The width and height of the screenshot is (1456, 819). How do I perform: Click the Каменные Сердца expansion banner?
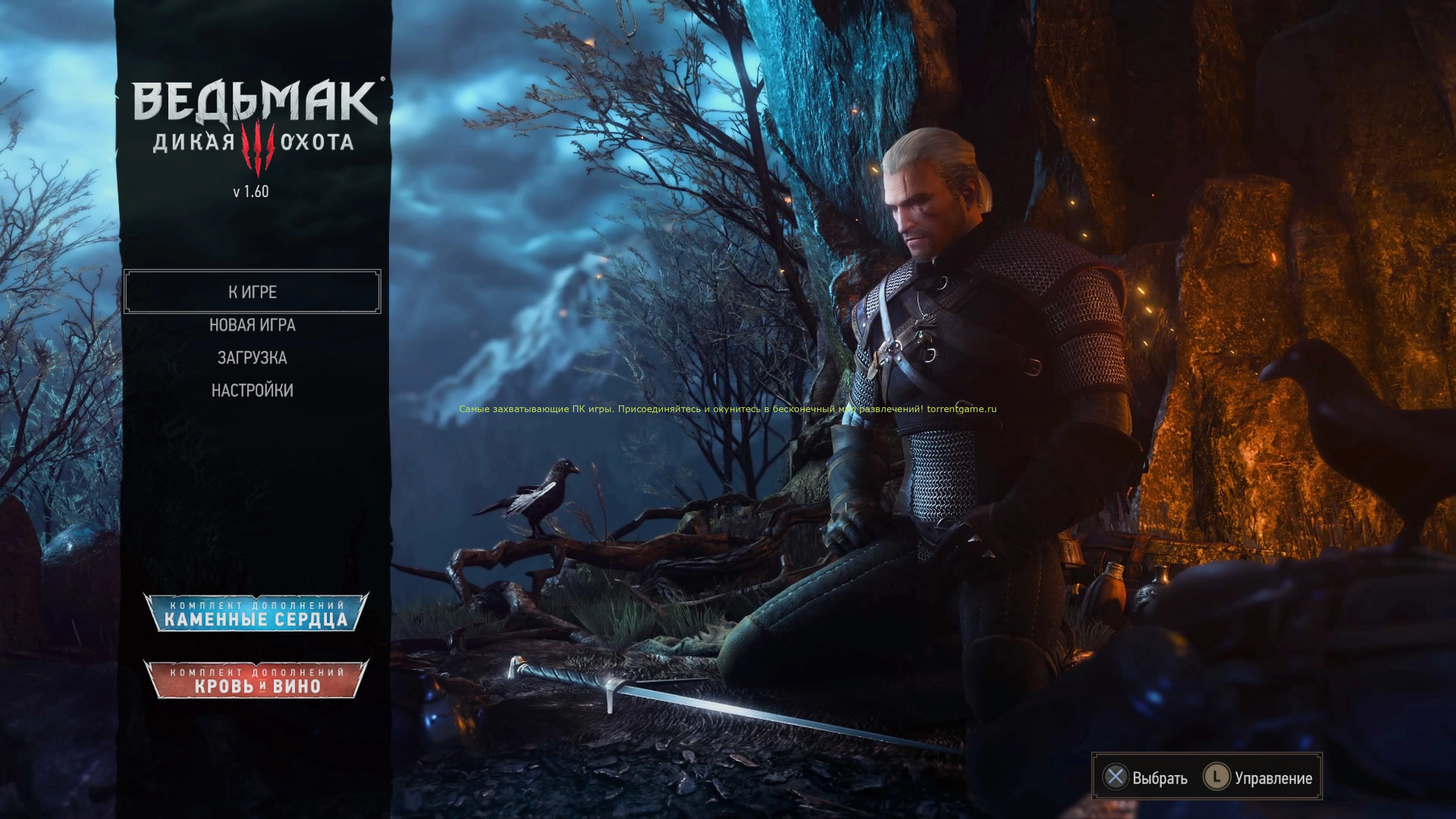256,613
